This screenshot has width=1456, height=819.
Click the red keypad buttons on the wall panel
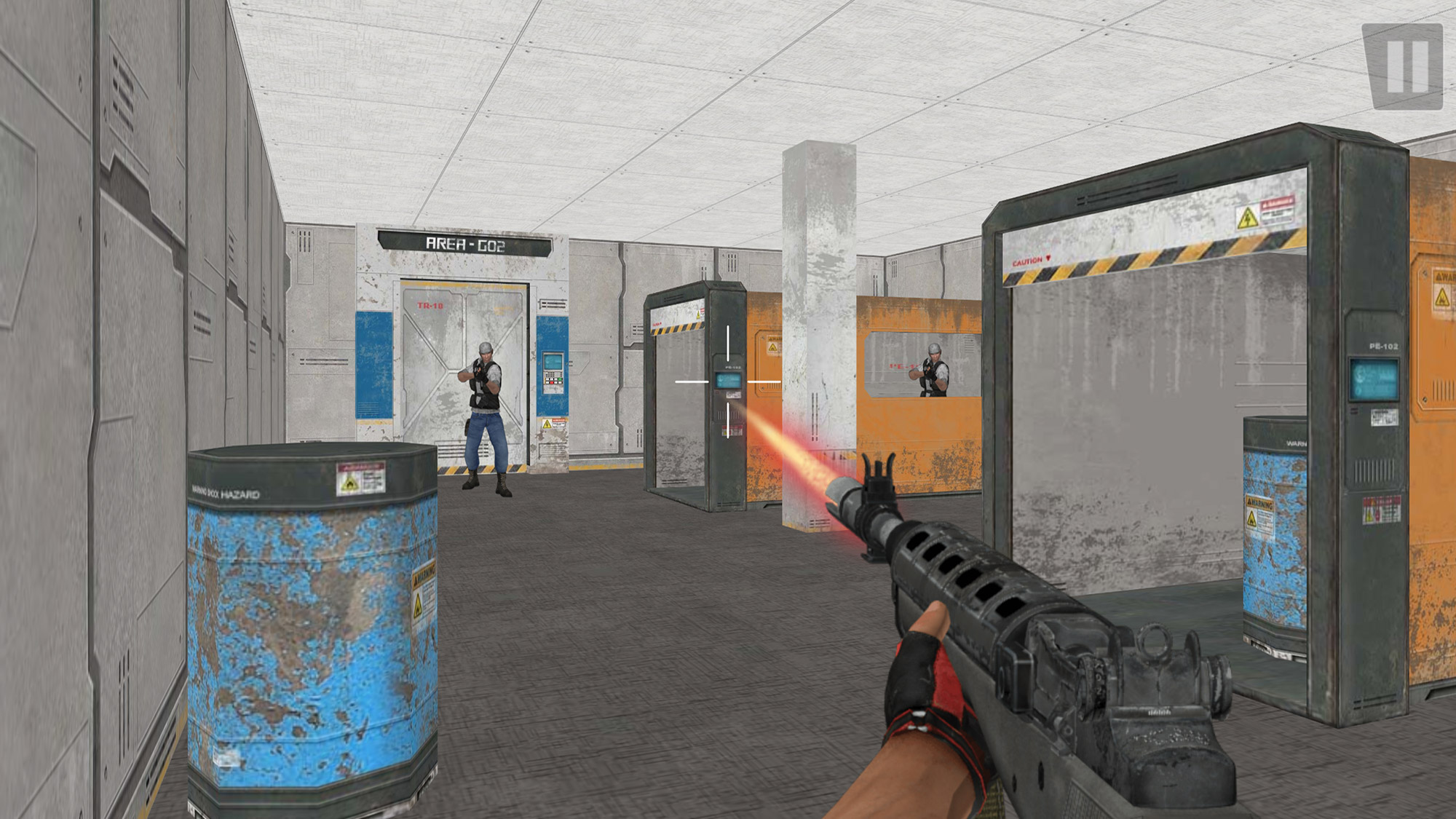pos(553,382)
